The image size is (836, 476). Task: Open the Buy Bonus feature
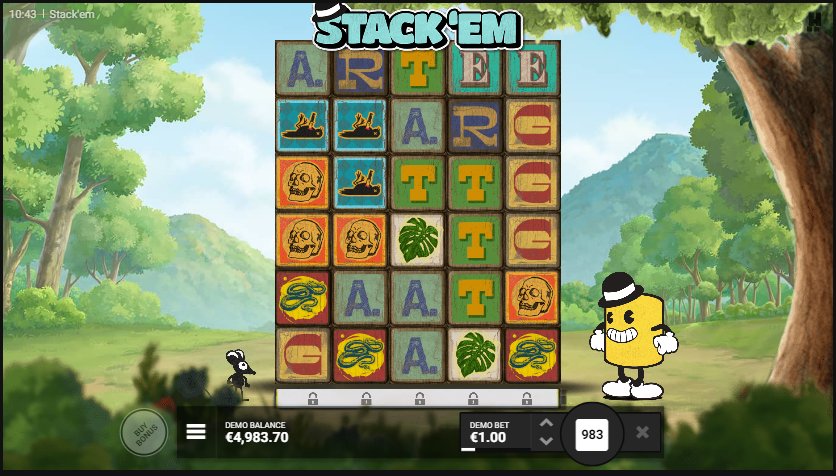coord(143,432)
